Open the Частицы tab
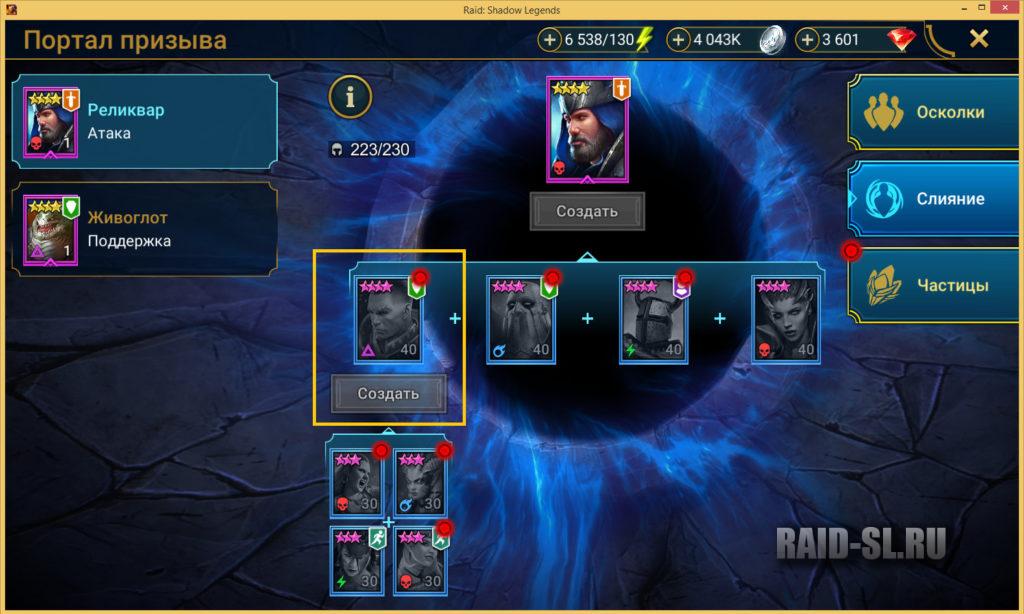The image size is (1024, 614). [935, 285]
